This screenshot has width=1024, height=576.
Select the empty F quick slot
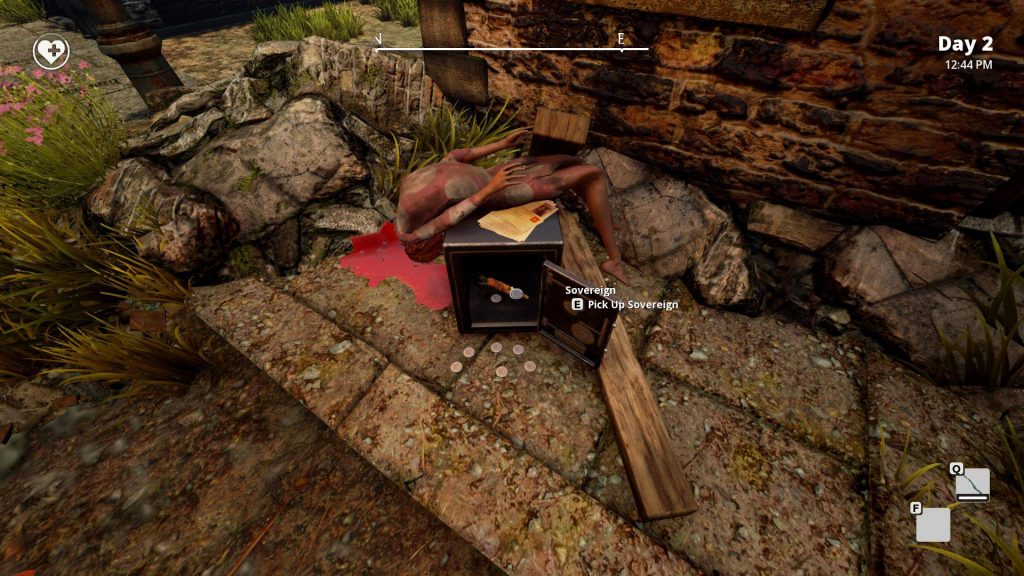933,524
